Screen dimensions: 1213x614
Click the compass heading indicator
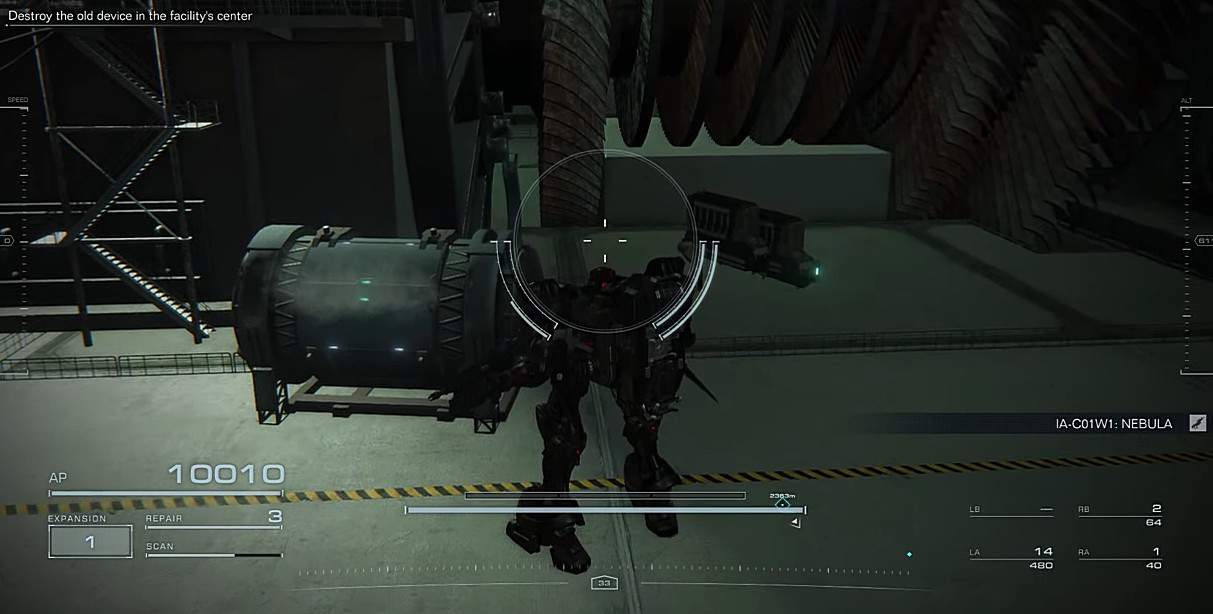(x=603, y=582)
